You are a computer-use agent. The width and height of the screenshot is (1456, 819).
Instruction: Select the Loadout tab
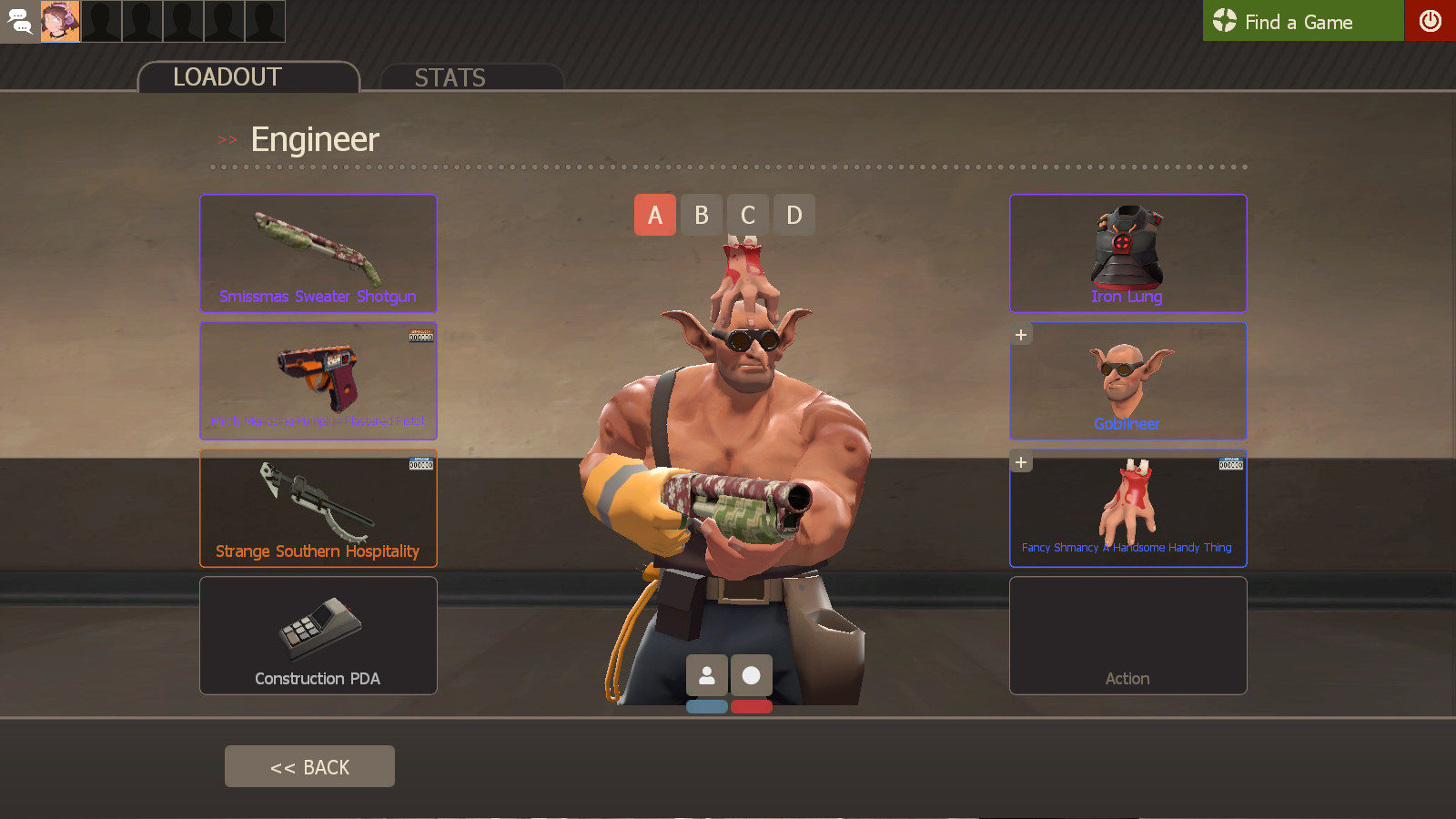227,76
